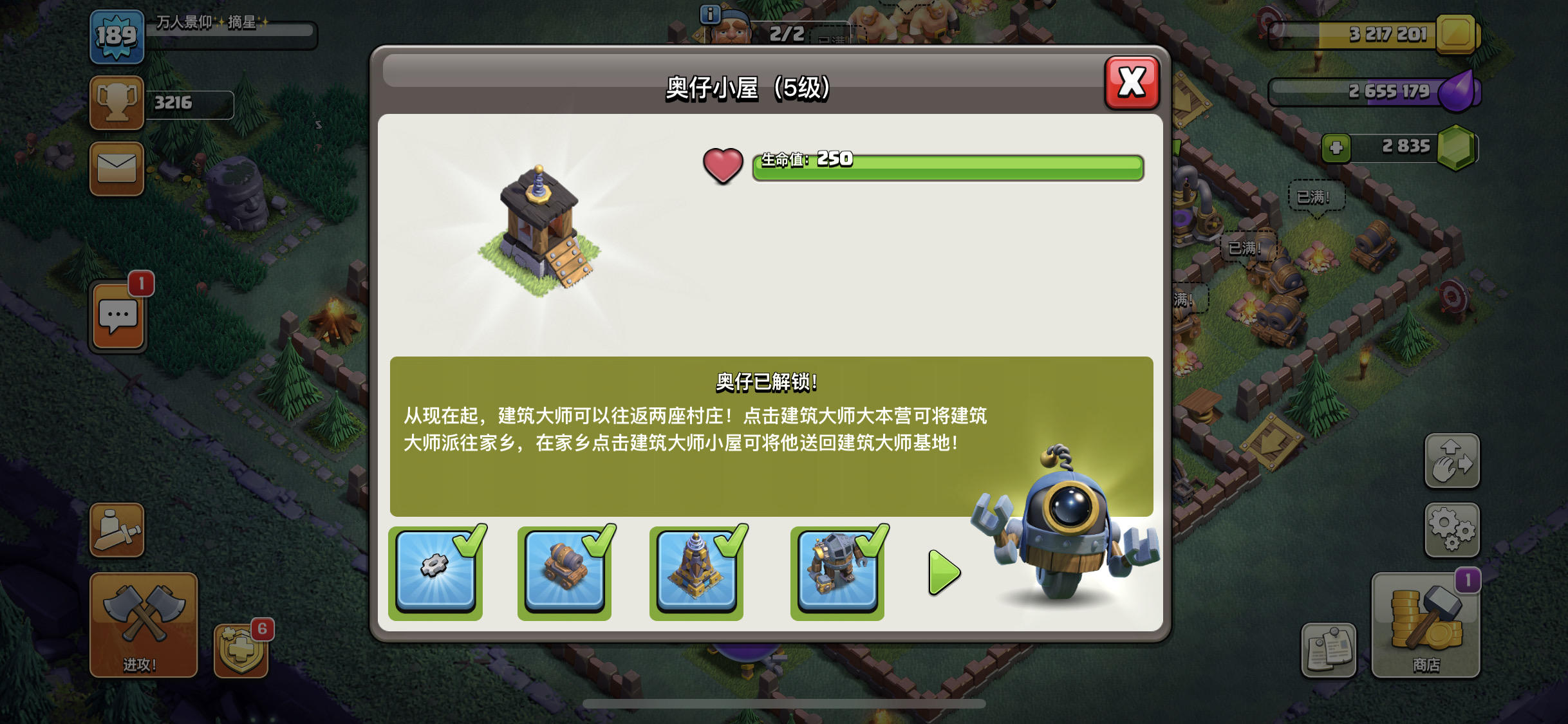Open the mail inbox icon
The image size is (1568, 724).
(116, 169)
